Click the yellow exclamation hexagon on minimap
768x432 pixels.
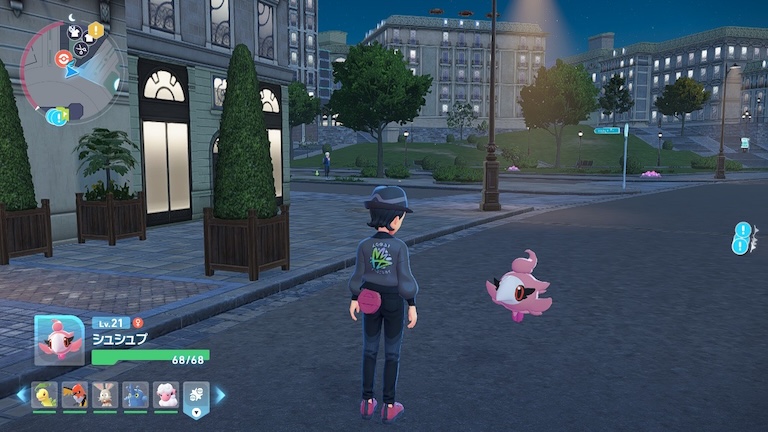point(96,30)
